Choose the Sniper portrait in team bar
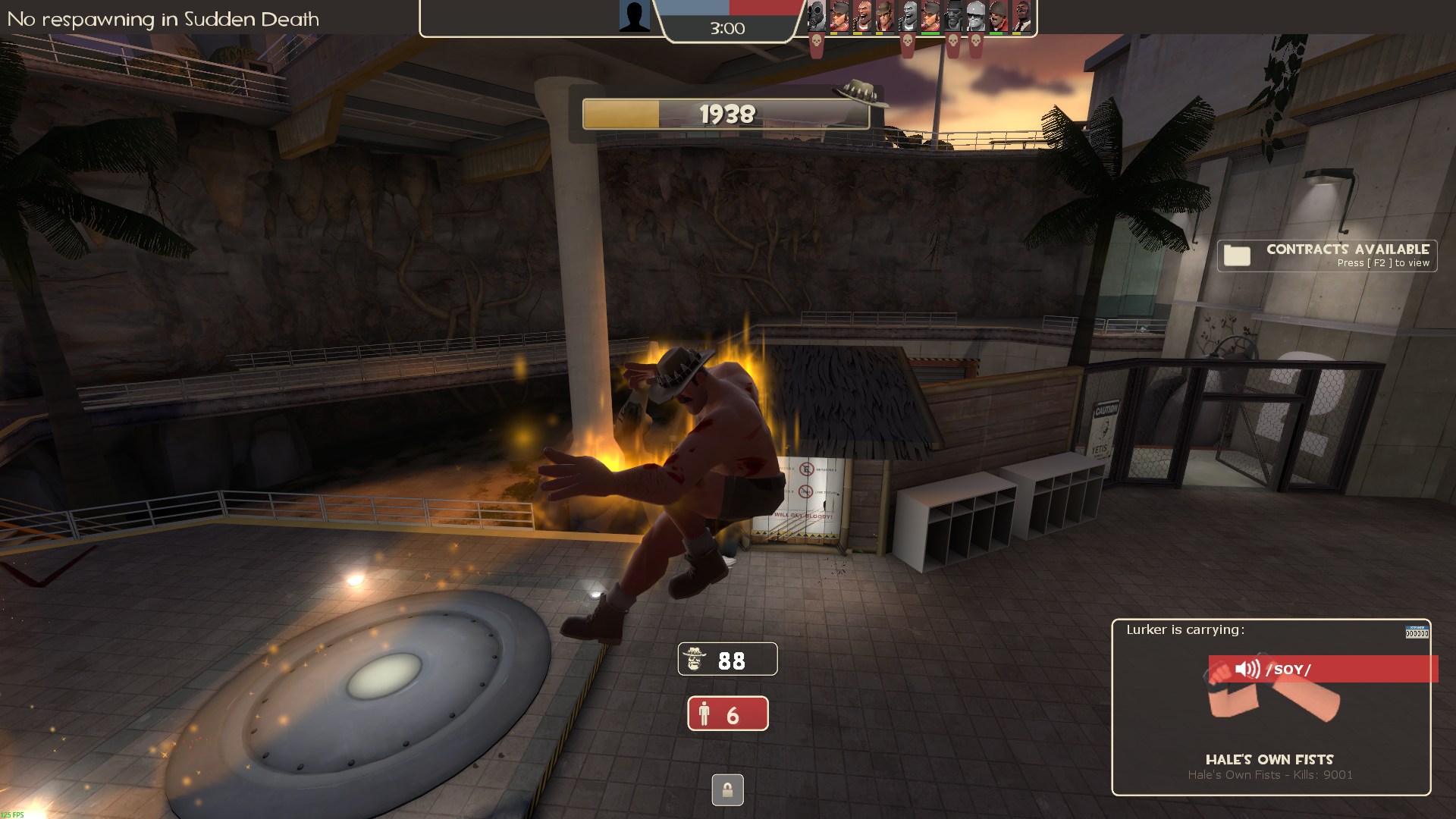The width and height of the screenshot is (1456, 819). tap(885, 16)
